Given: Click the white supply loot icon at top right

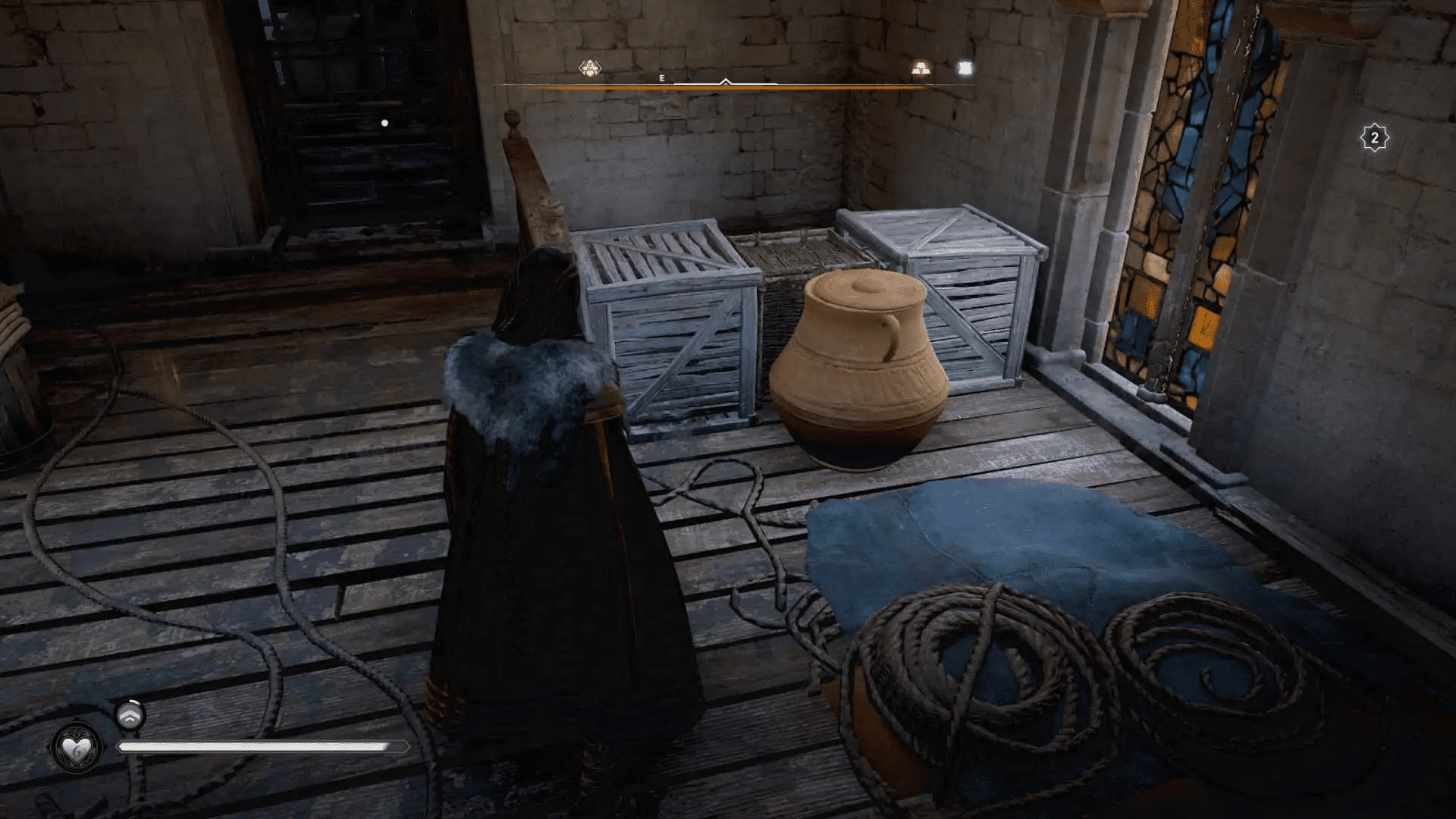Looking at the screenshot, I should click(964, 68).
